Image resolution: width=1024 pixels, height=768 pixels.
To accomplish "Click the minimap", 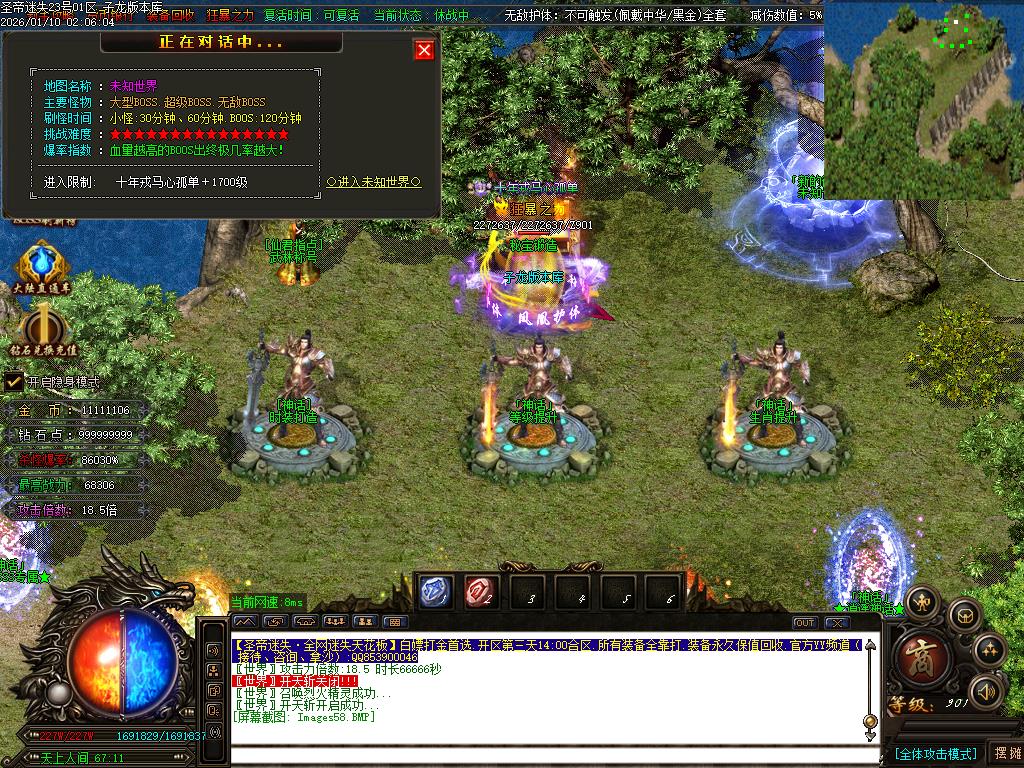I will (x=923, y=100).
